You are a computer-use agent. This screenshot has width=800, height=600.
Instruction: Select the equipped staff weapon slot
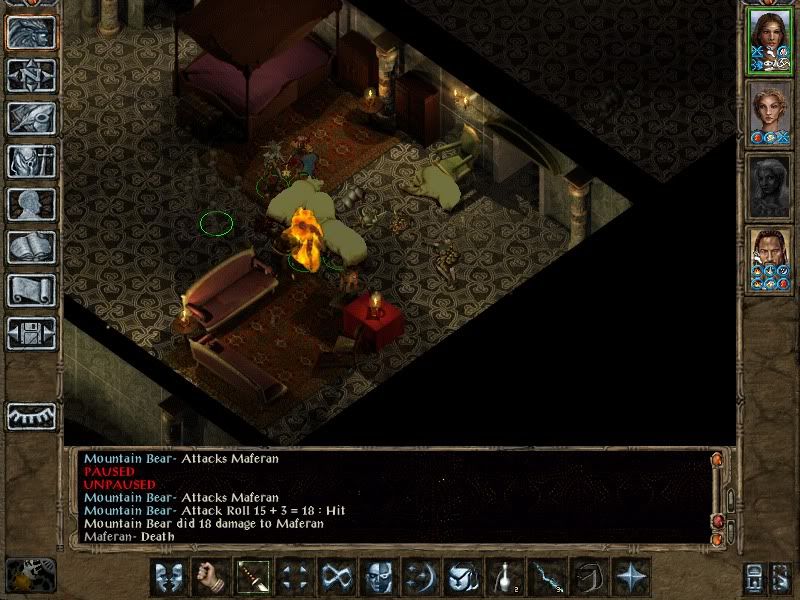[251, 576]
